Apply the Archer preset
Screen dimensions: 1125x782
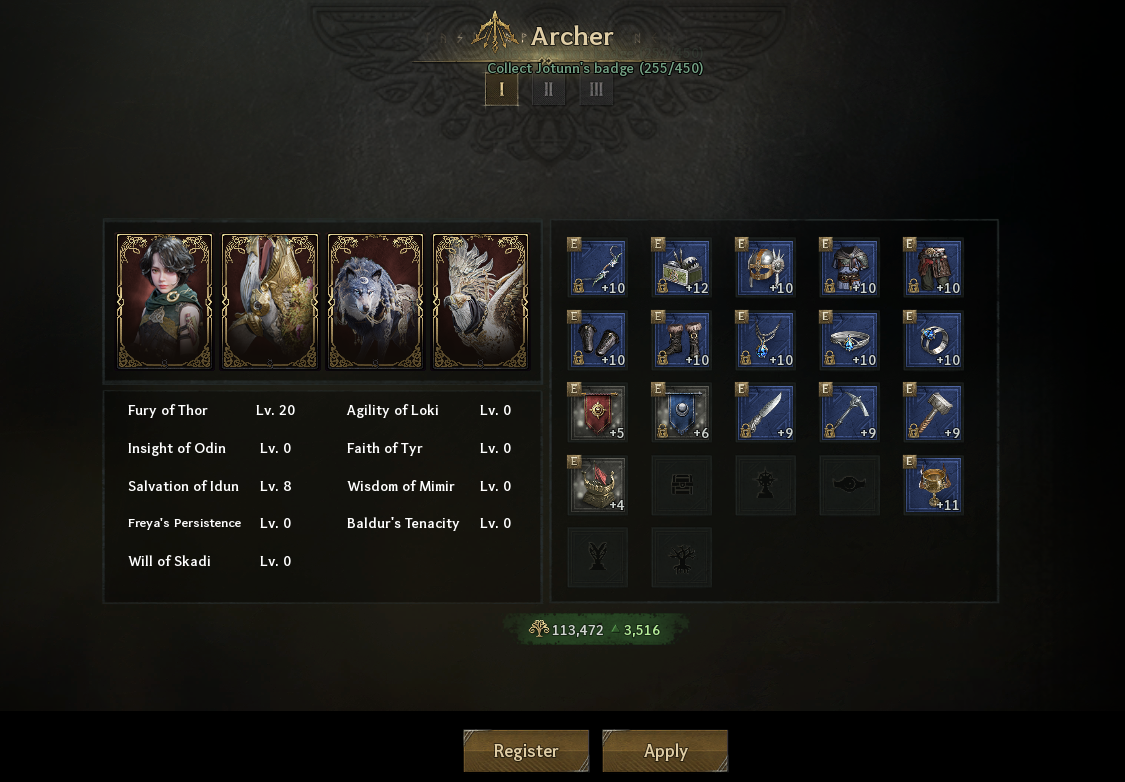click(665, 751)
